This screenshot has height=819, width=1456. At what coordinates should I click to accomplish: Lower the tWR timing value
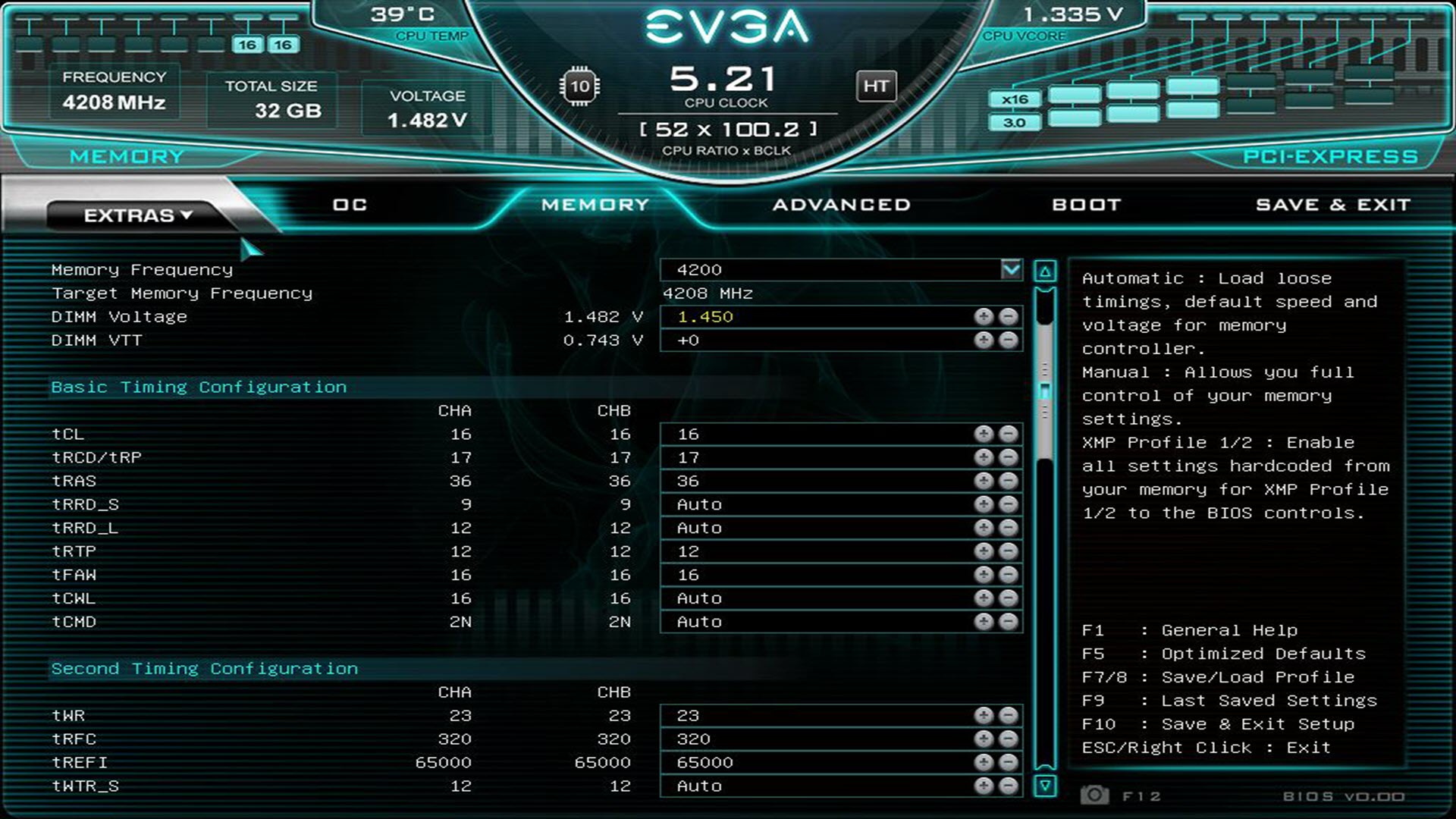click(x=1008, y=715)
